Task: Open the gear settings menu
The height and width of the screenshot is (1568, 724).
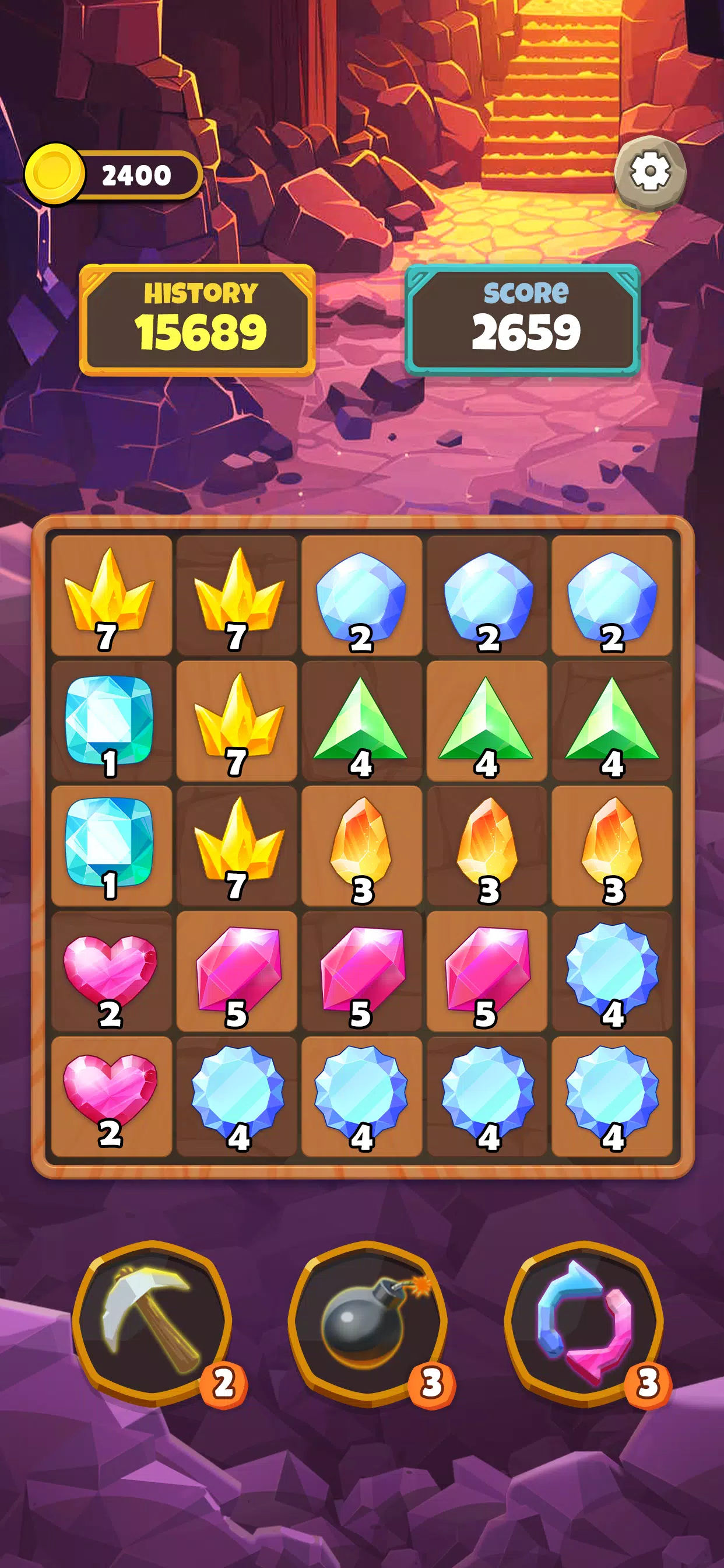Action: point(650,172)
